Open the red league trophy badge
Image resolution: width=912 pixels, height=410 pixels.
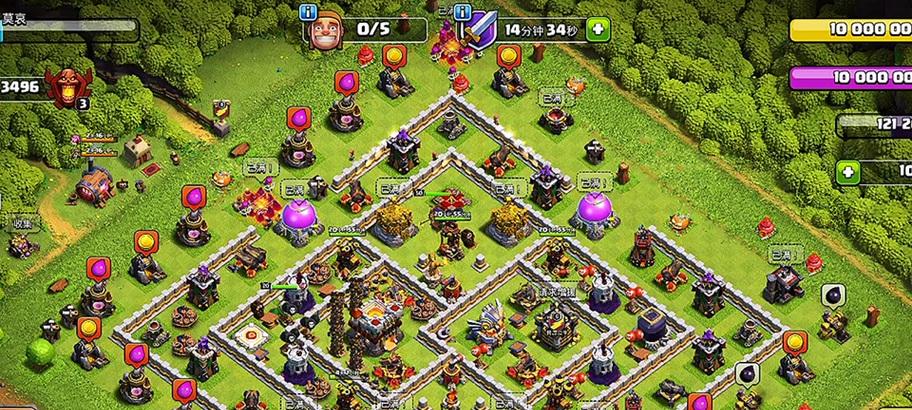coord(68,88)
